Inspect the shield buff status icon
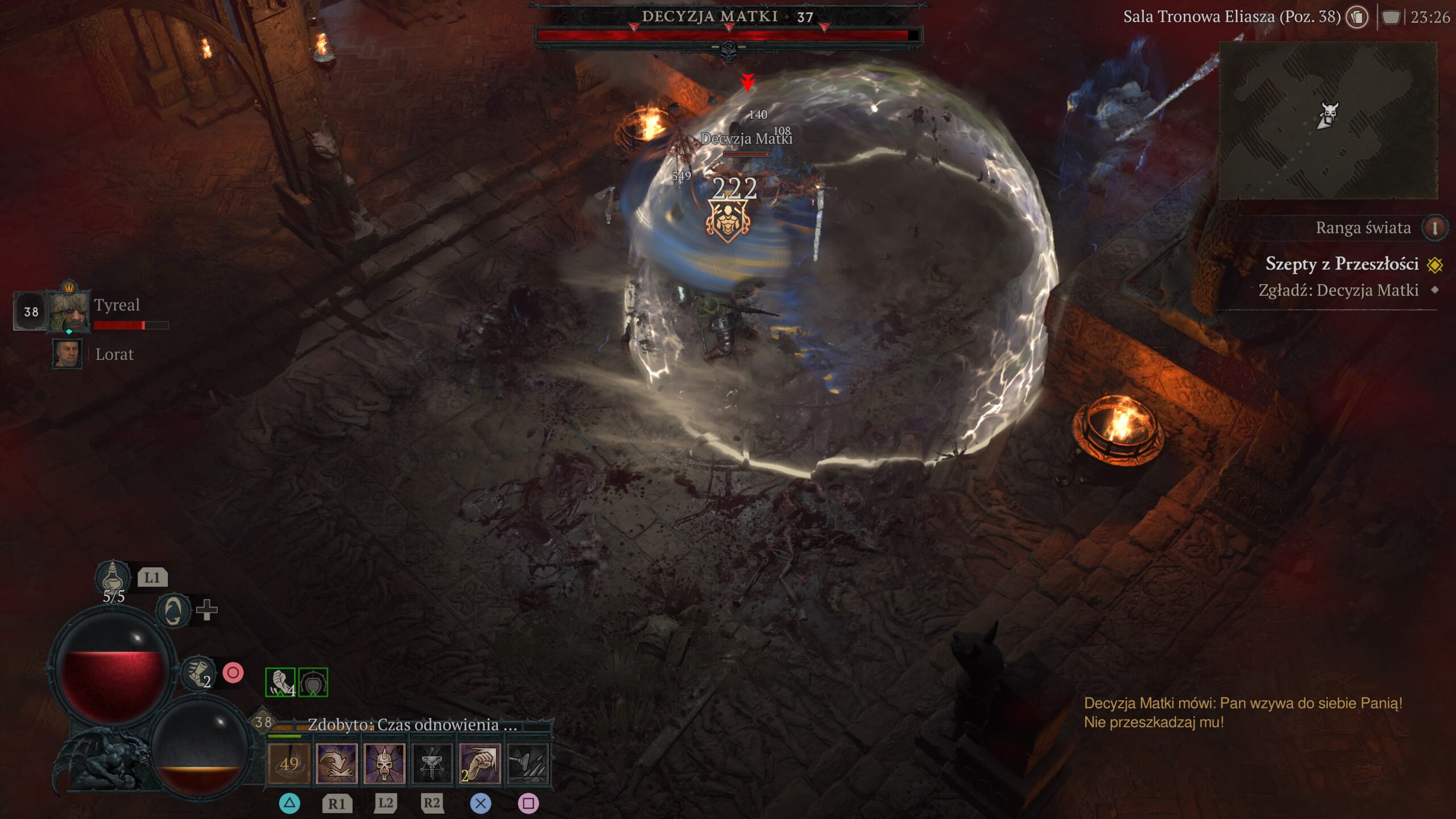1456x819 pixels. click(313, 682)
